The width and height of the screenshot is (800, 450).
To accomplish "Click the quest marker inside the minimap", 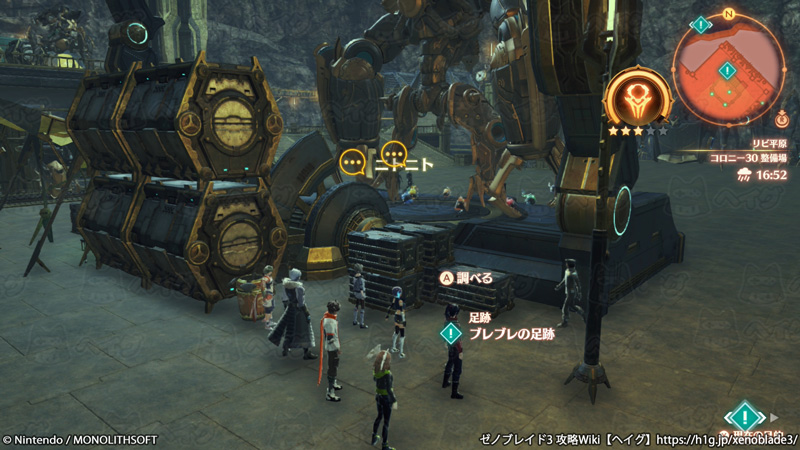I will point(727,70).
